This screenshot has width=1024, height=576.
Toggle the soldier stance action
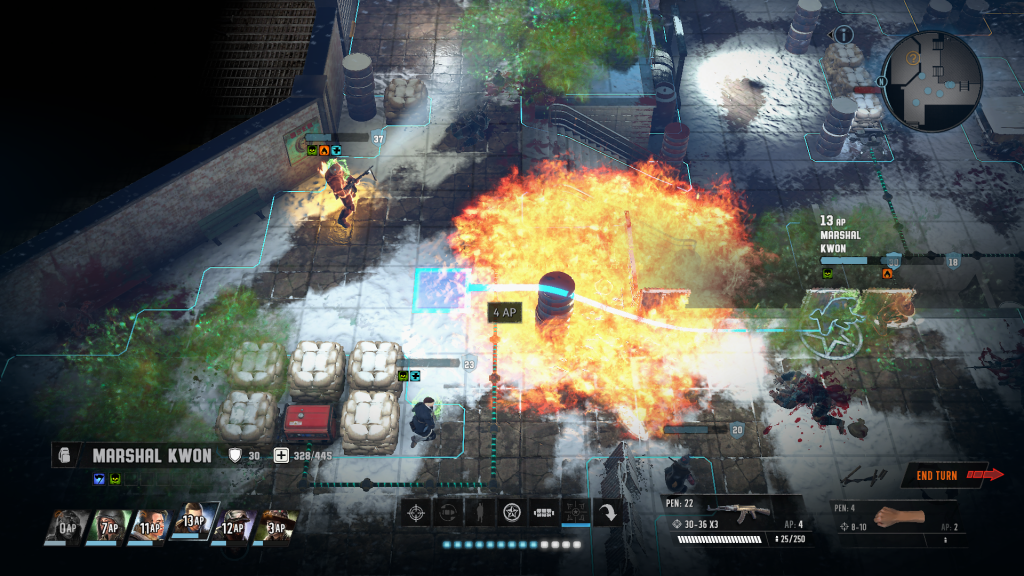[480, 512]
